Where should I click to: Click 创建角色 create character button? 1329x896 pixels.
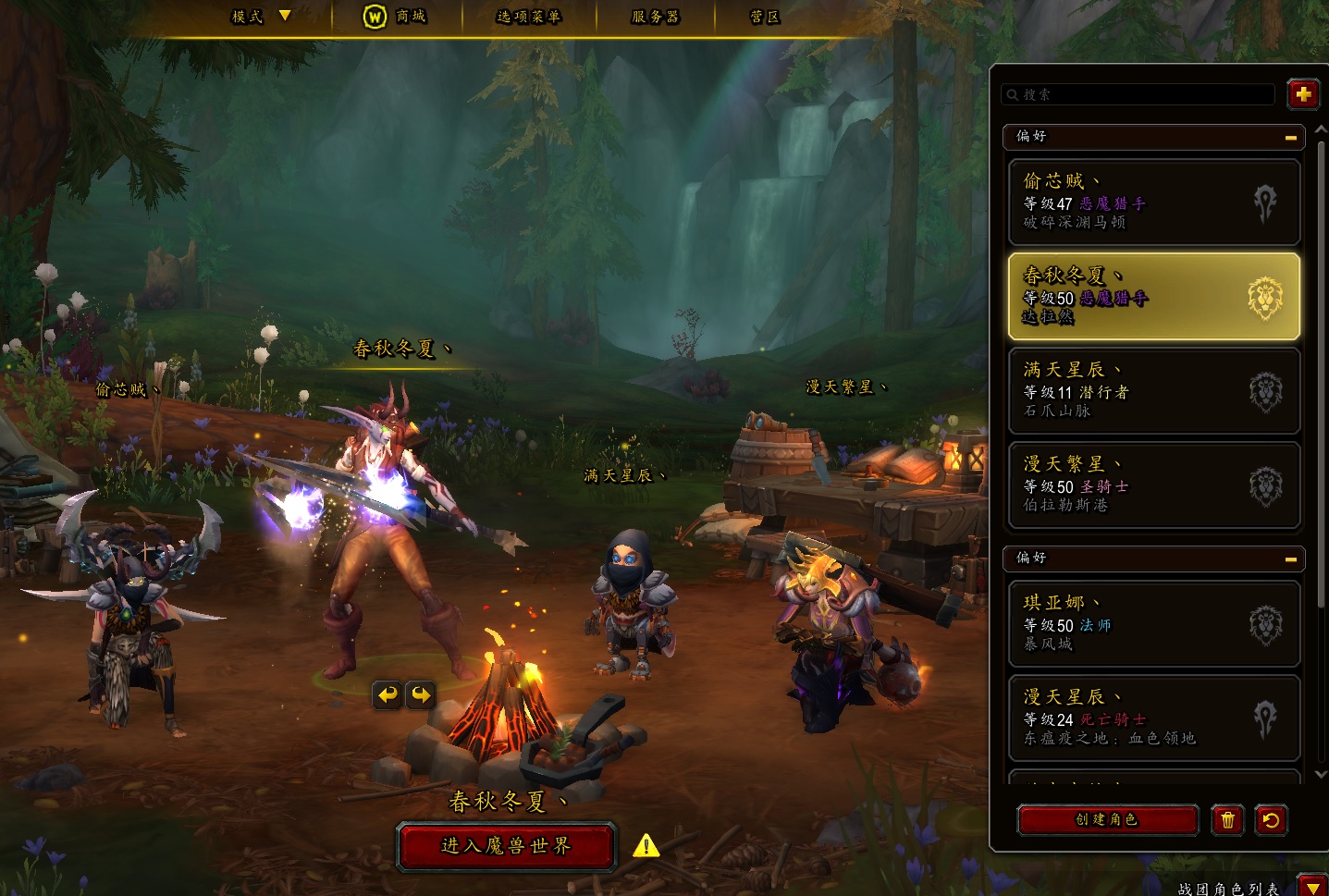point(1107,819)
